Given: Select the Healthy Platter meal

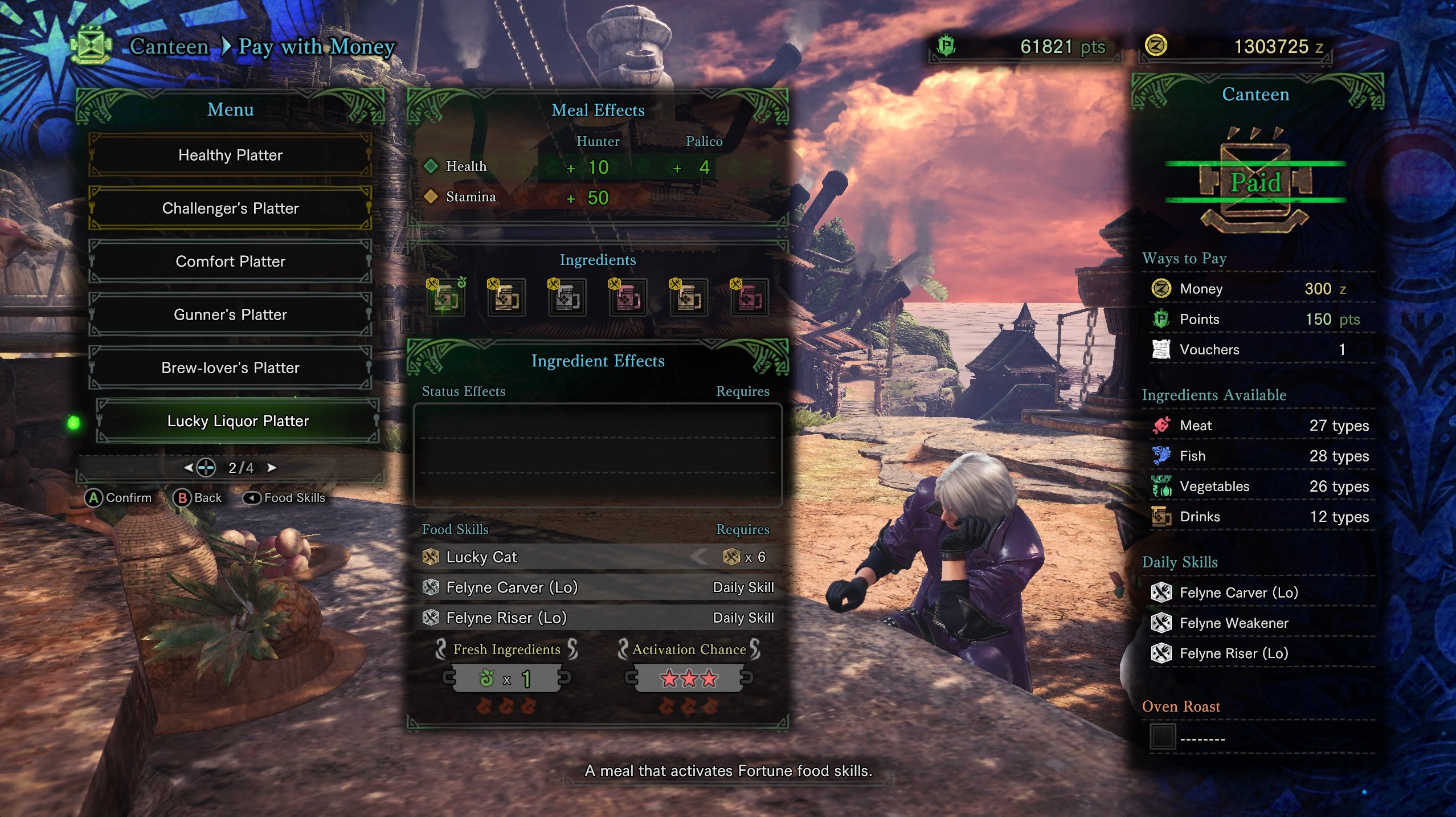Looking at the screenshot, I should pyautogui.click(x=230, y=155).
